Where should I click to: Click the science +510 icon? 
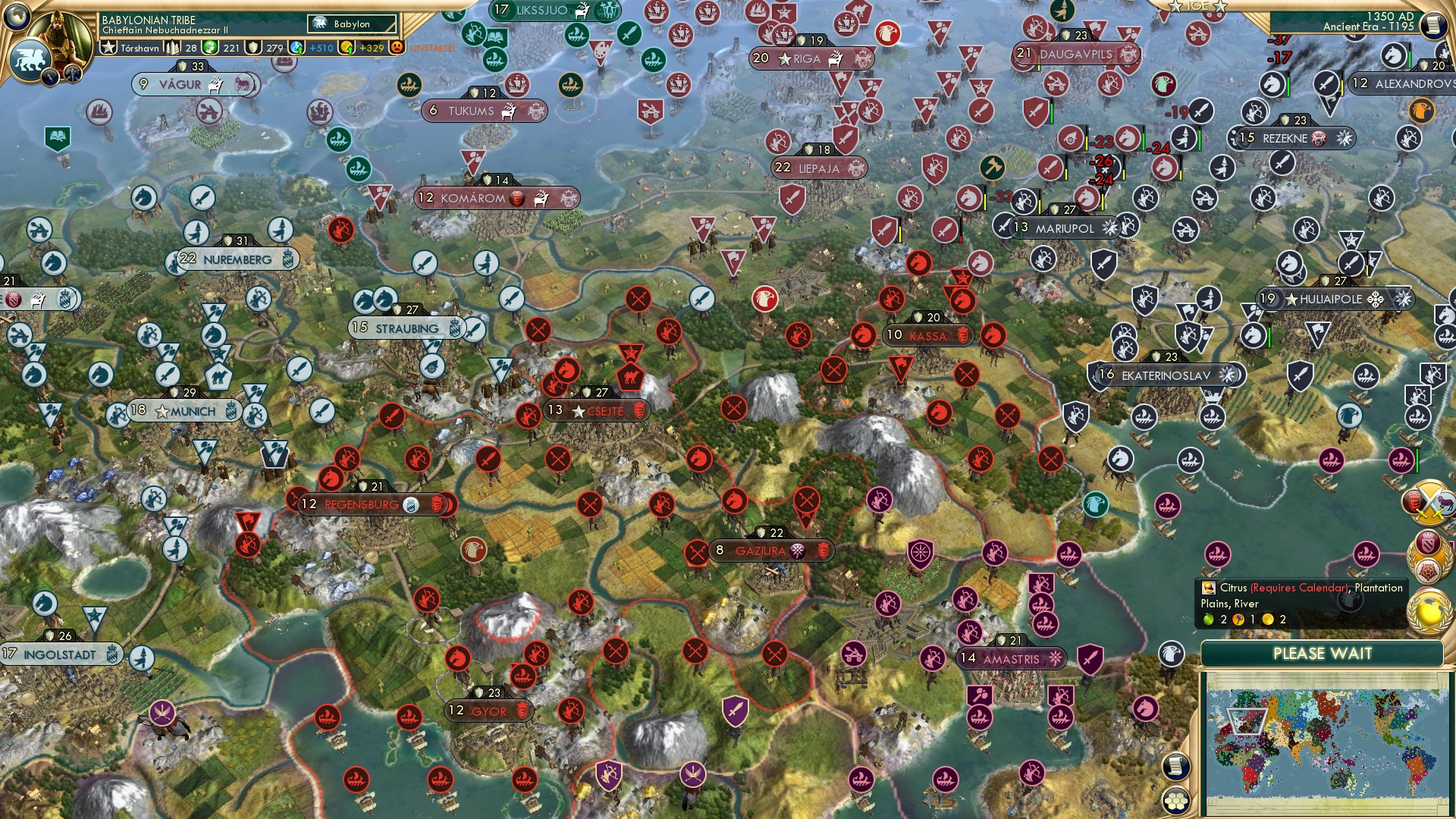pos(295,48)
